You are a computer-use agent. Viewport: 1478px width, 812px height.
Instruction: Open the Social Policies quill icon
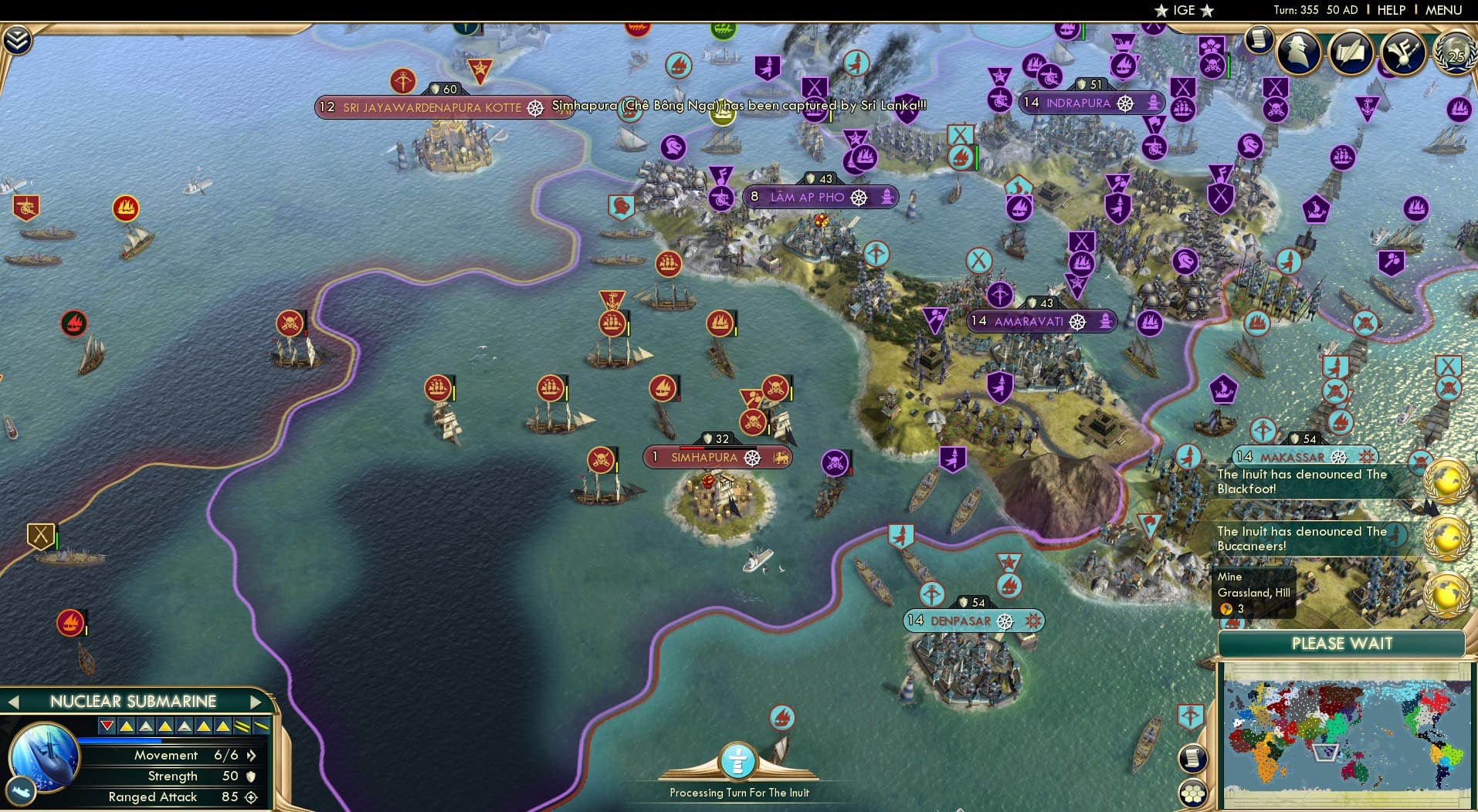[1351, 51]
